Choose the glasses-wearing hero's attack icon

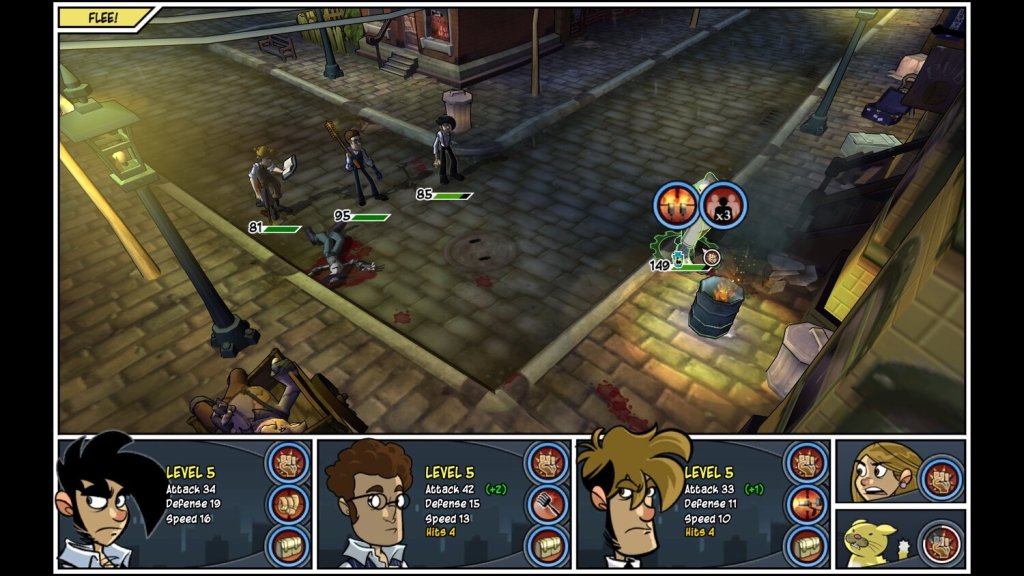coord(548,462)
